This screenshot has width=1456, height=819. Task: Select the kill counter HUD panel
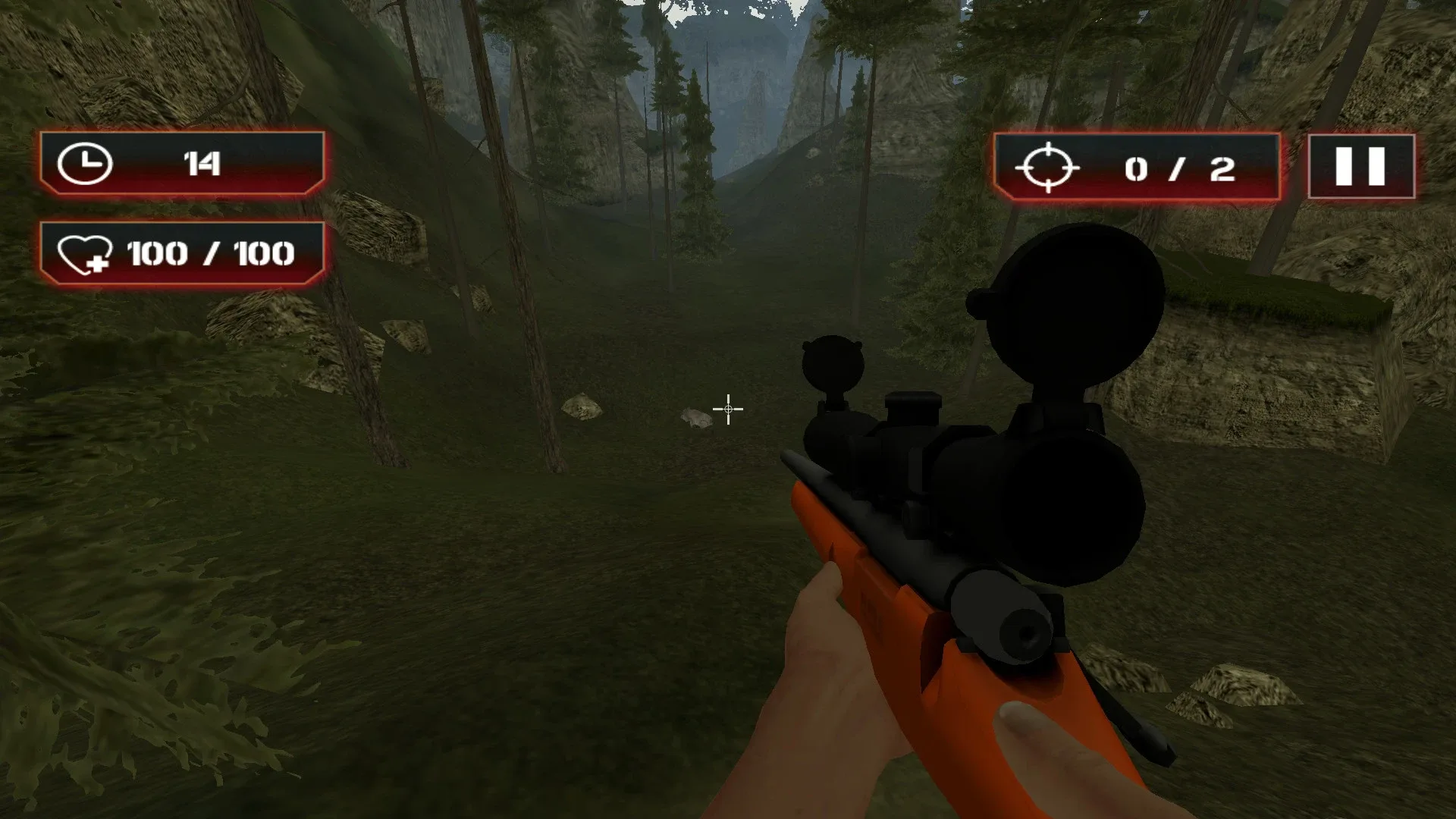pos(1137,167)
